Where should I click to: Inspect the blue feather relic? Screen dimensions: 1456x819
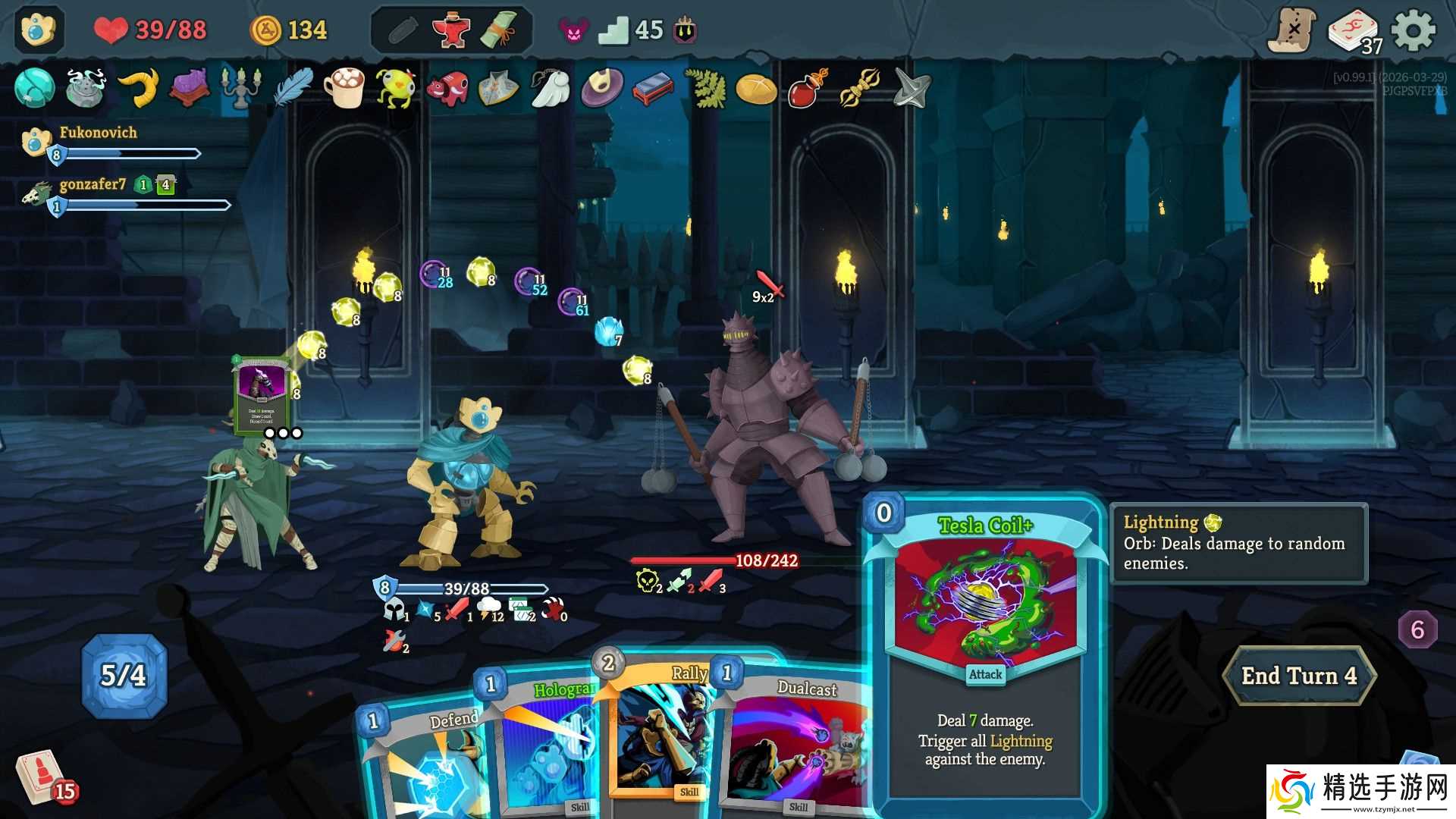point(293,87)
